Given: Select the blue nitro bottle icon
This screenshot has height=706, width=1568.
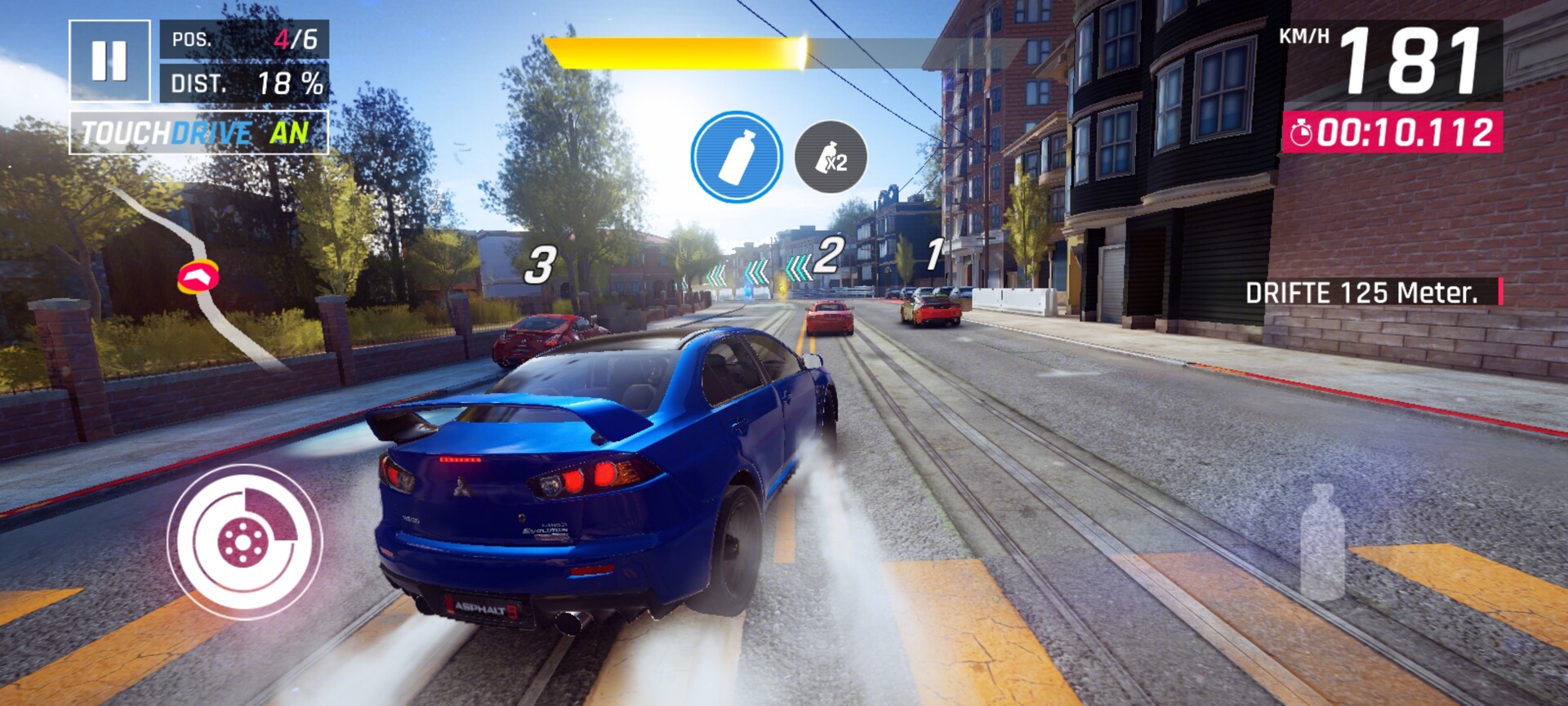Looking at the screenshot, I should 736,157.
